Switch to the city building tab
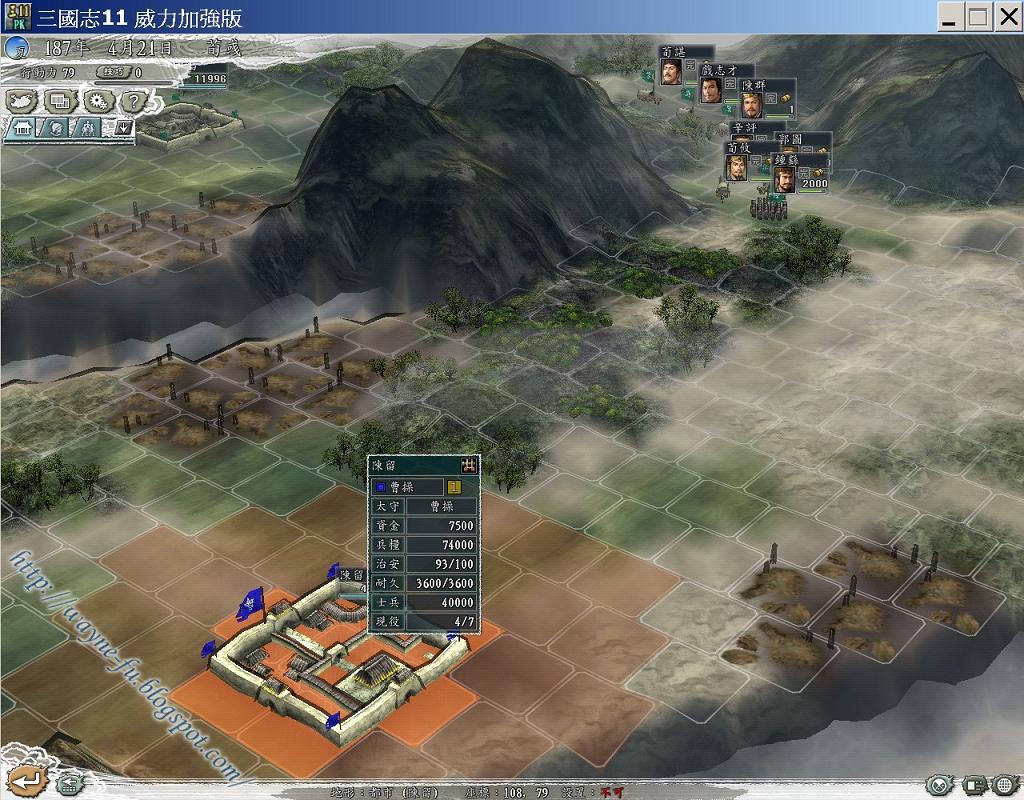This screenshot has height=800, width=1024. tap(22, 128)
